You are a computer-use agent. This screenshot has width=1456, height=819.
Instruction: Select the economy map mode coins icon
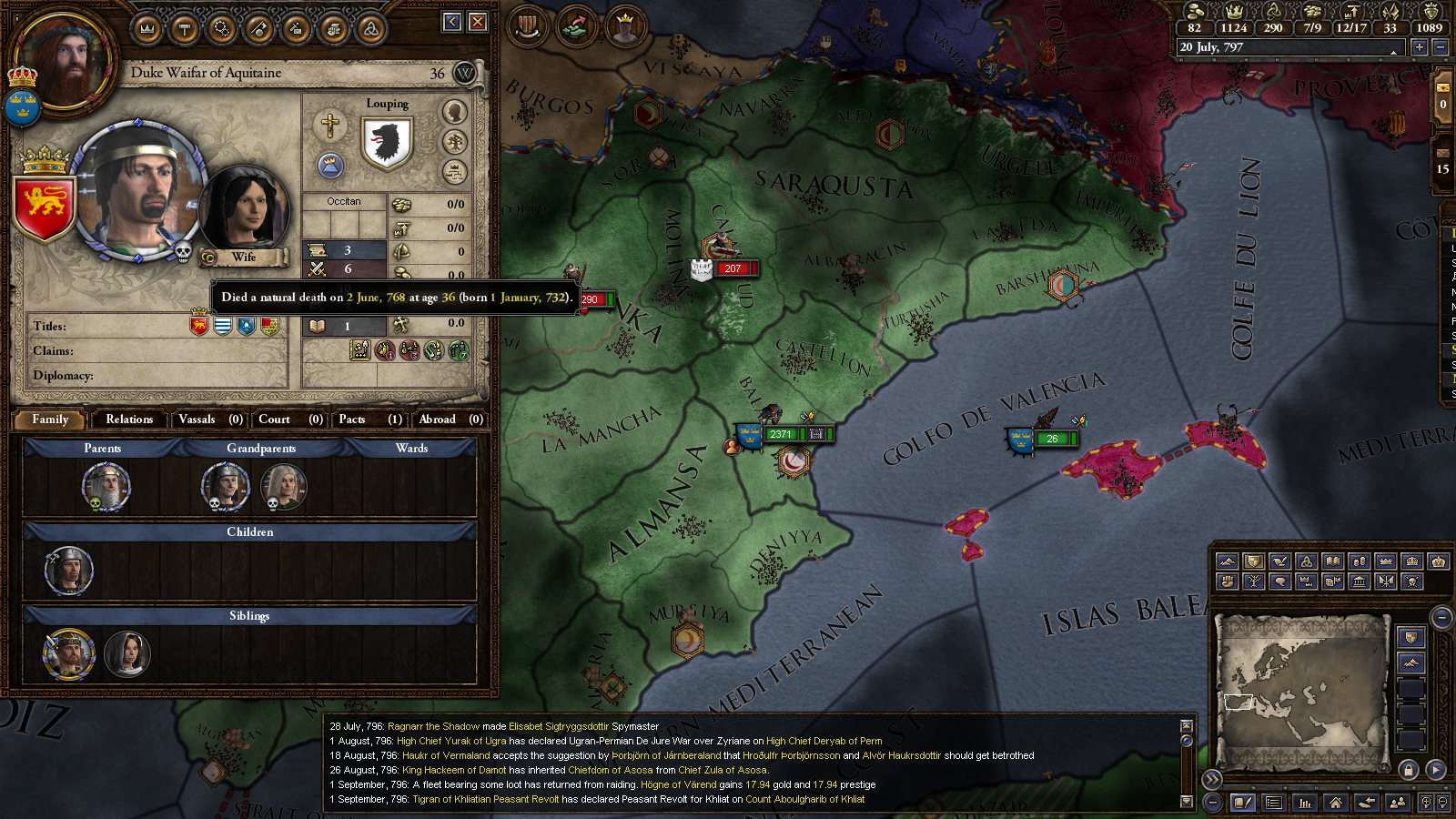pos(1358,561)
